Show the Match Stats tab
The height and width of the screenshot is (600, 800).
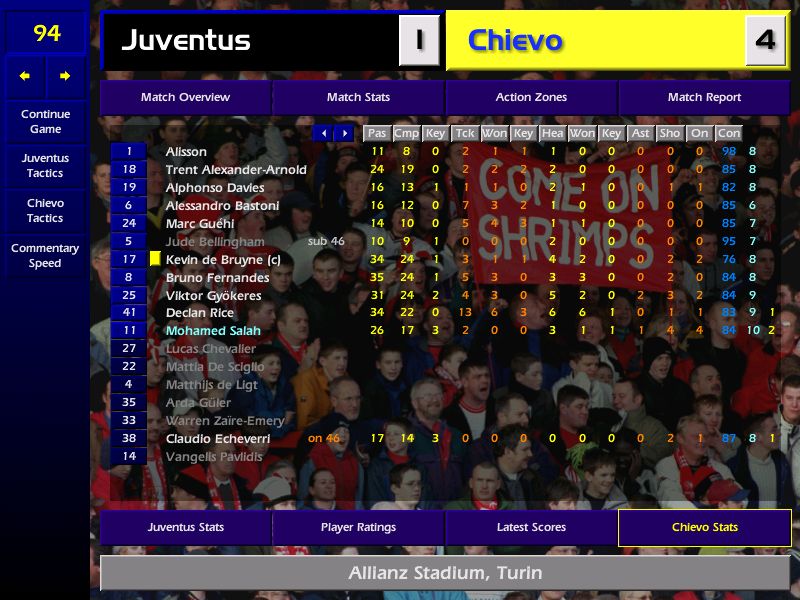click(x=358, y=98)
